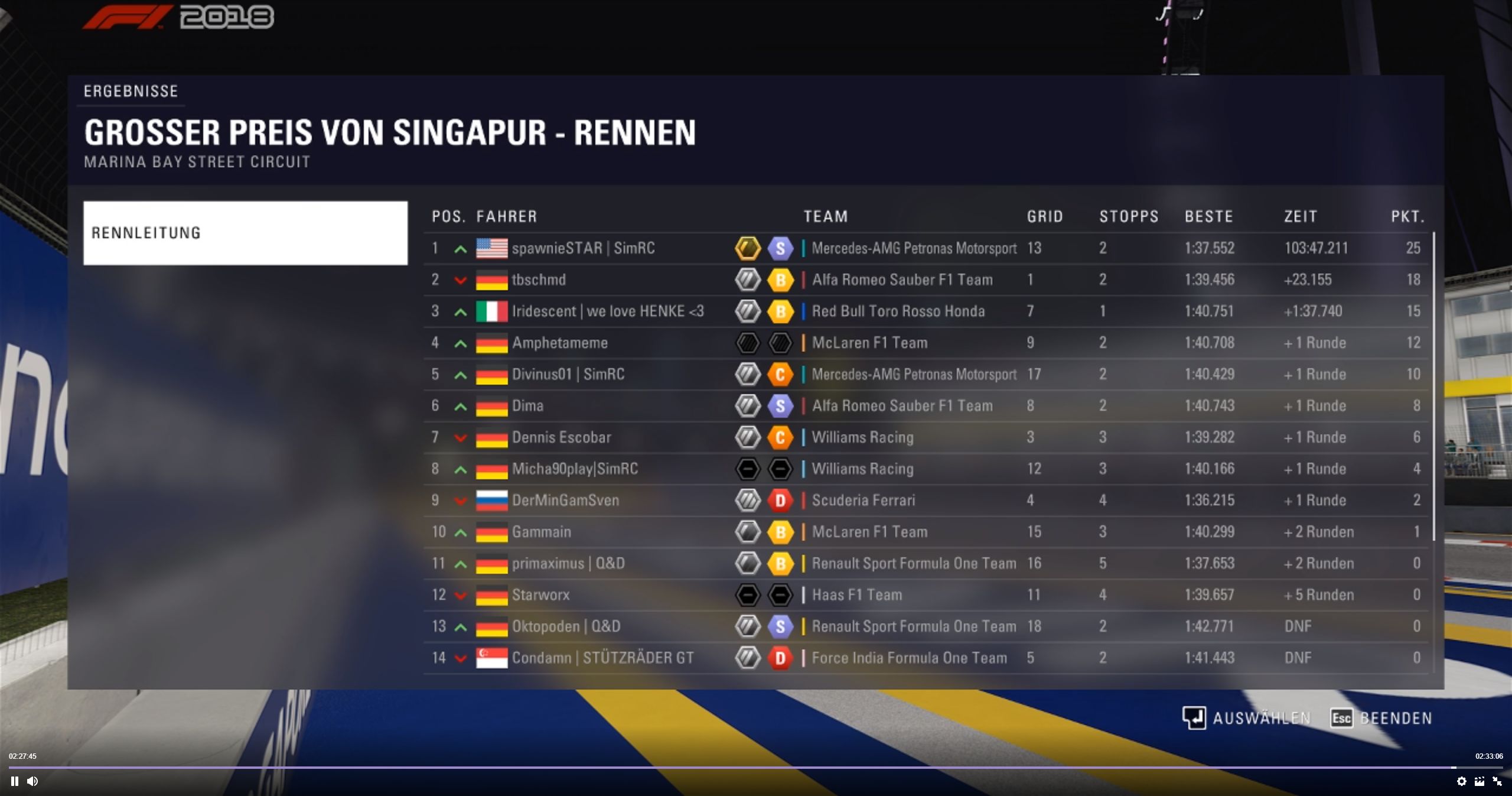The height and width of the screenshot is (796, 1512).
Task: Open the video player settings gear
Action: pos(1461,781)
